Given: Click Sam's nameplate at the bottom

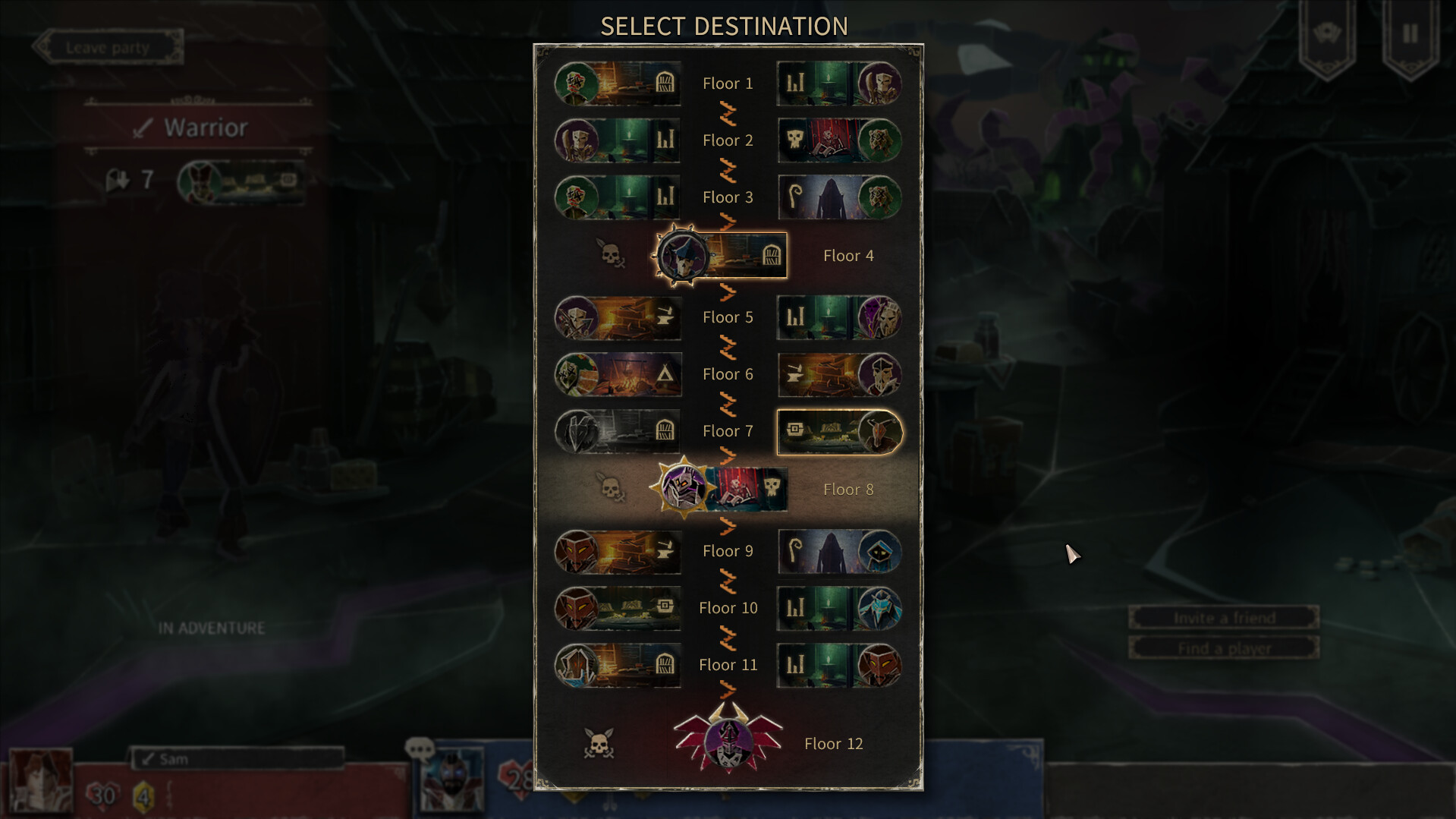Looking at the screenshot, I should click(237, 757).
